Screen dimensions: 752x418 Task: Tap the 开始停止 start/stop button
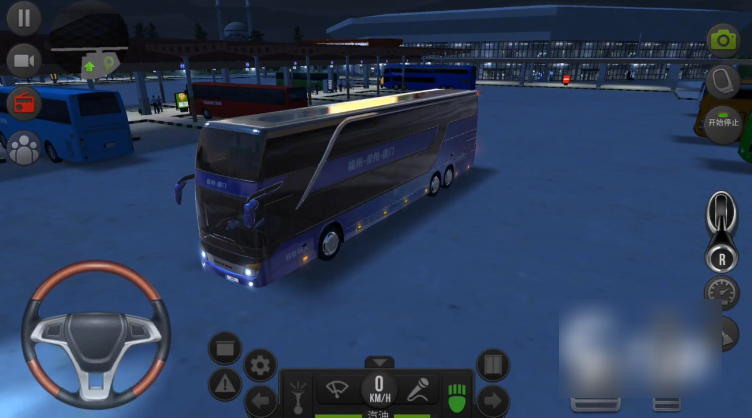click(x=722, y=124)
